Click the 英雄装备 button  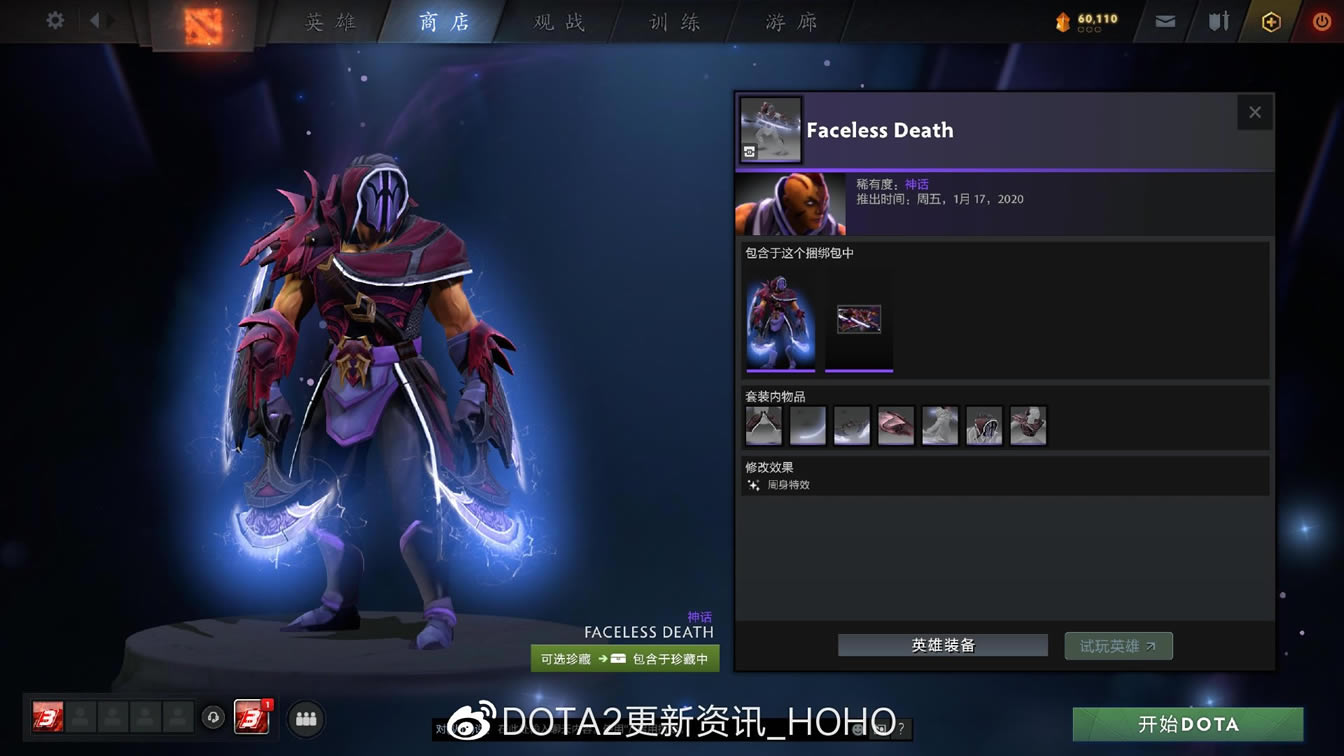point(941,645)
